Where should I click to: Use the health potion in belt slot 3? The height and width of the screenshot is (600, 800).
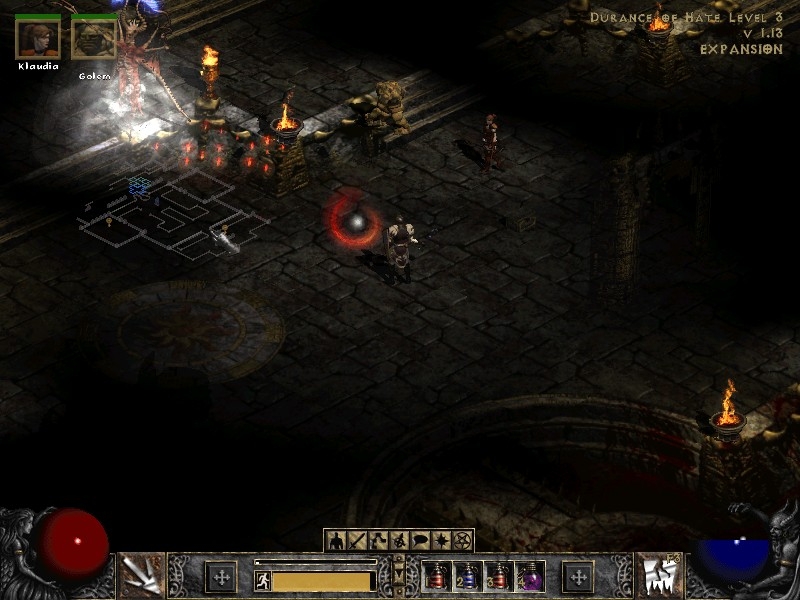pyautogui.click(x=498, y=577)
